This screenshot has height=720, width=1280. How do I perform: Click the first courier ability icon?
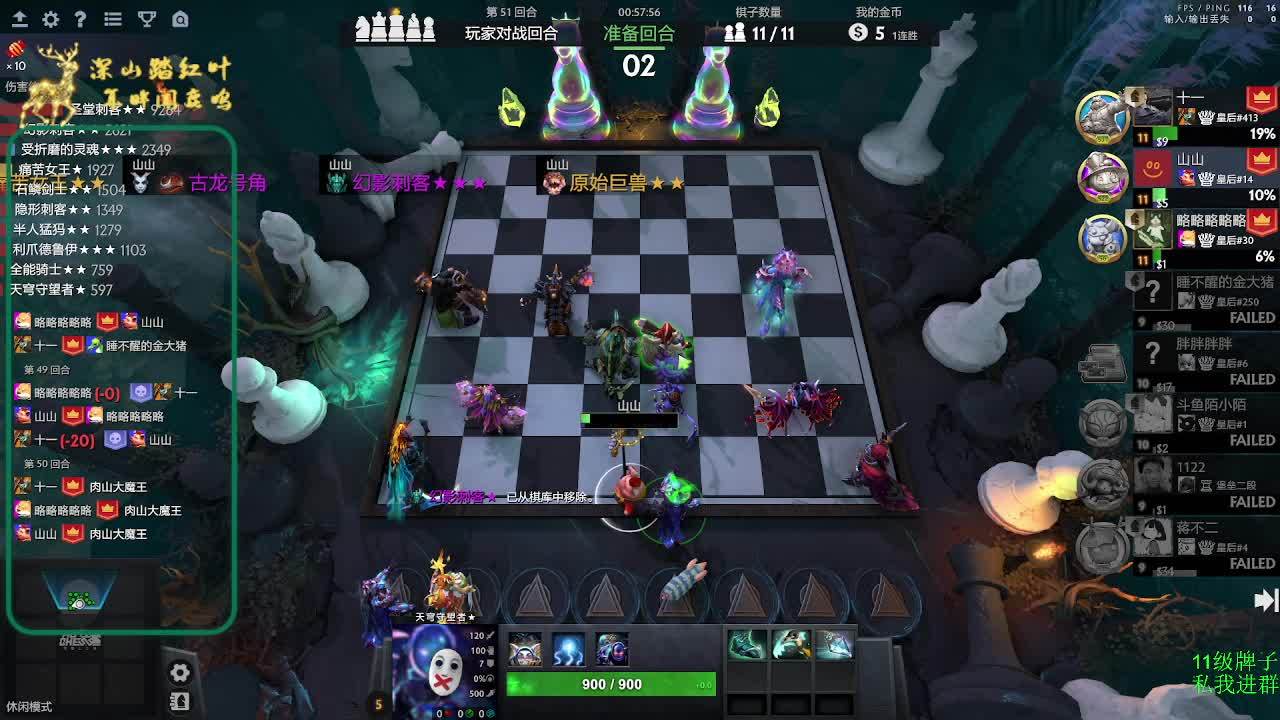[x=525, y=649]
